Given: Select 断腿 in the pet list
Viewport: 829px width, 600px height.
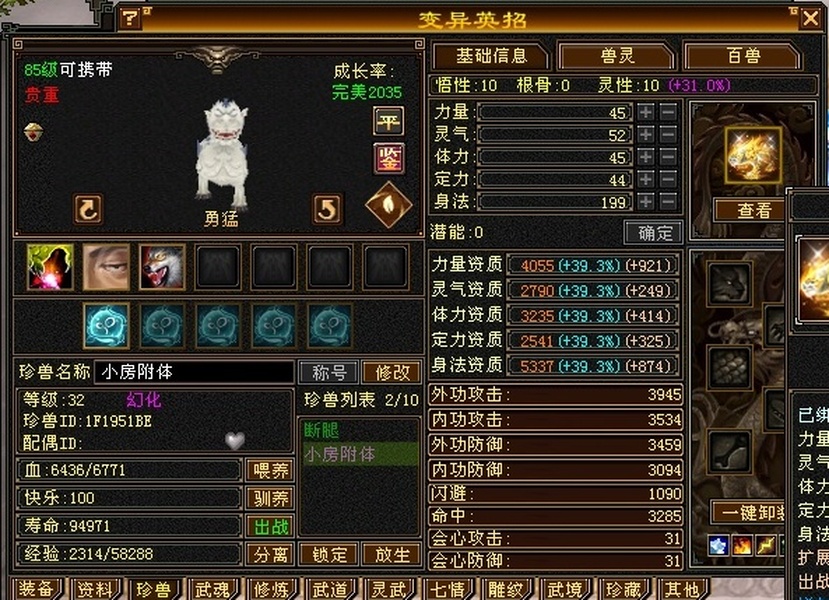Looking at the screenshot, I should pyautogui.click(x=322, y=432).
